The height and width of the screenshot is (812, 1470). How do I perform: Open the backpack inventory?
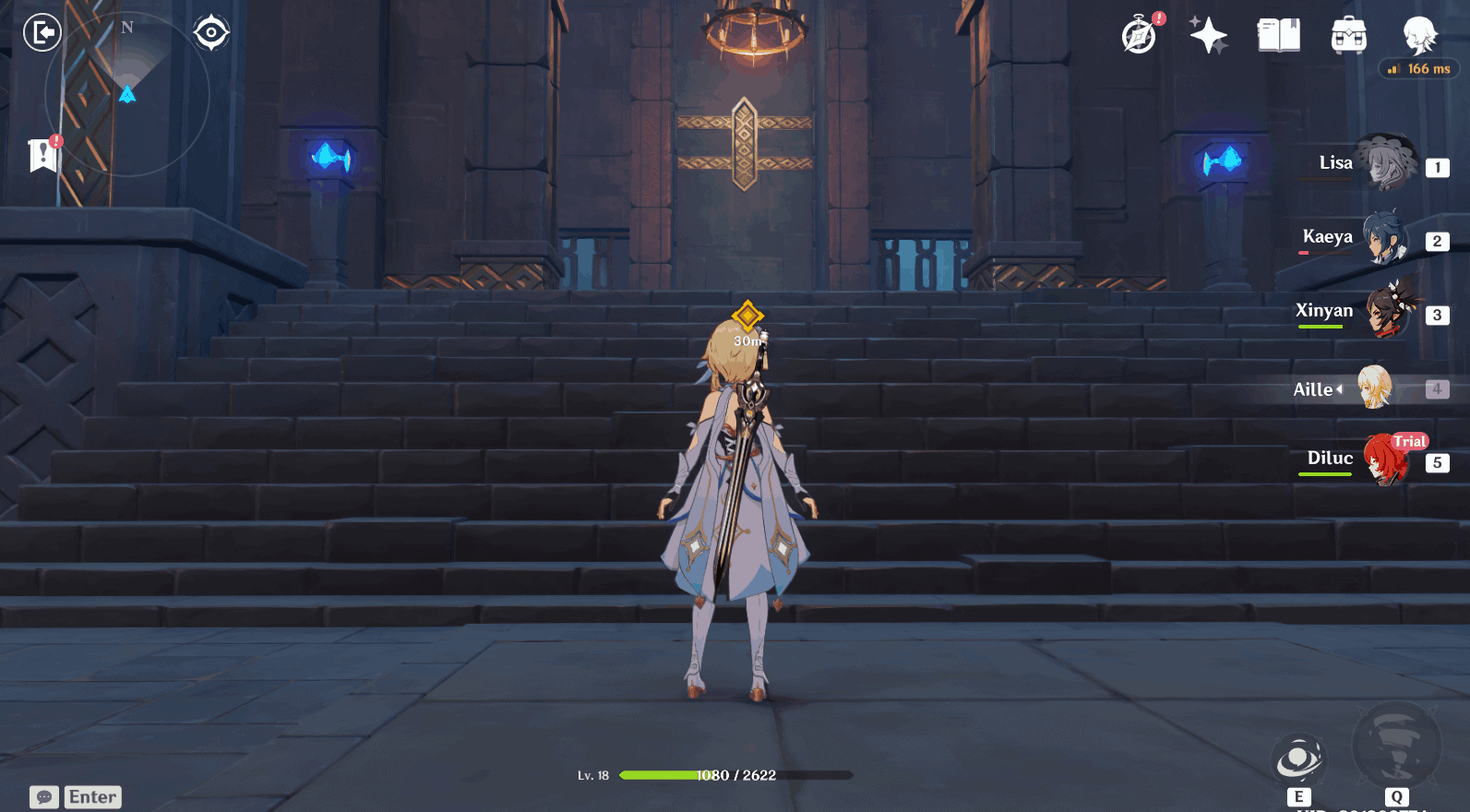point(1348,36)
